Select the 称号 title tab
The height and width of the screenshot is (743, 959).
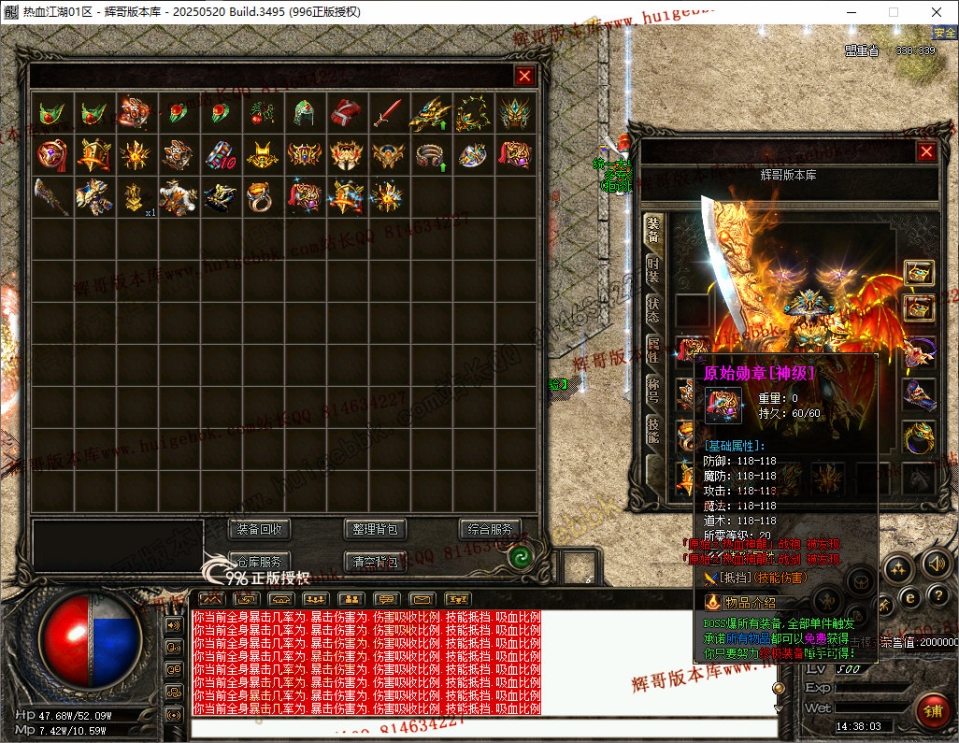(652, 389)
